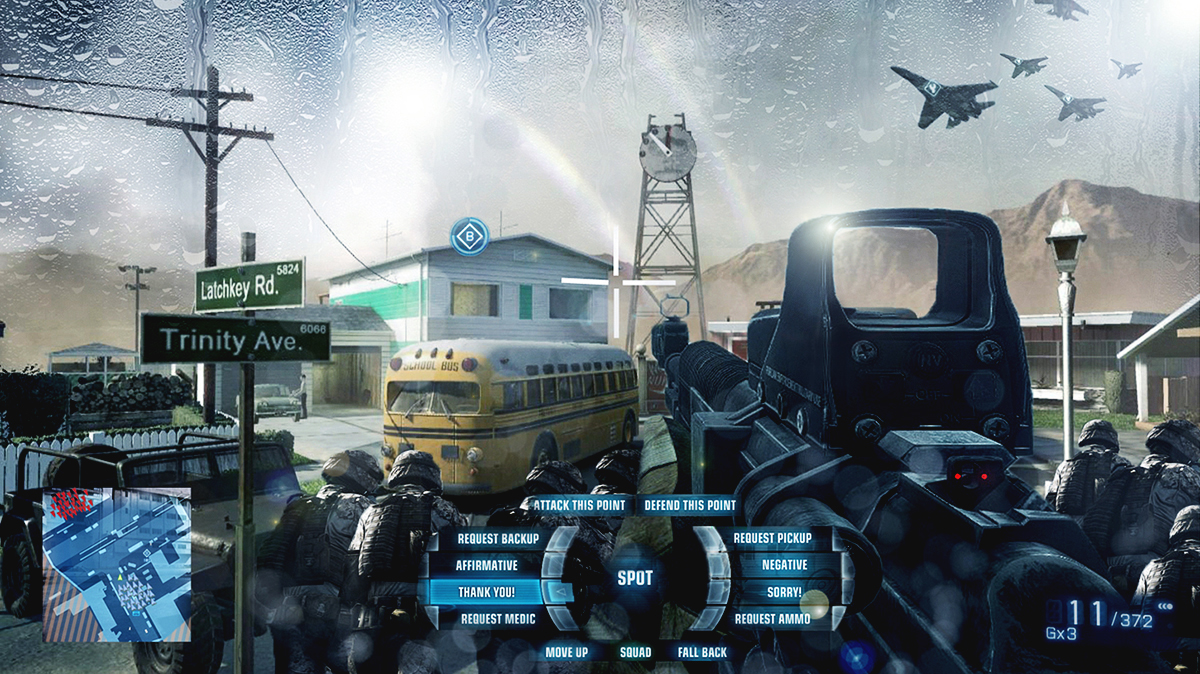
Task: Select the Attack This Point command
Action: [x=579, y=506]
